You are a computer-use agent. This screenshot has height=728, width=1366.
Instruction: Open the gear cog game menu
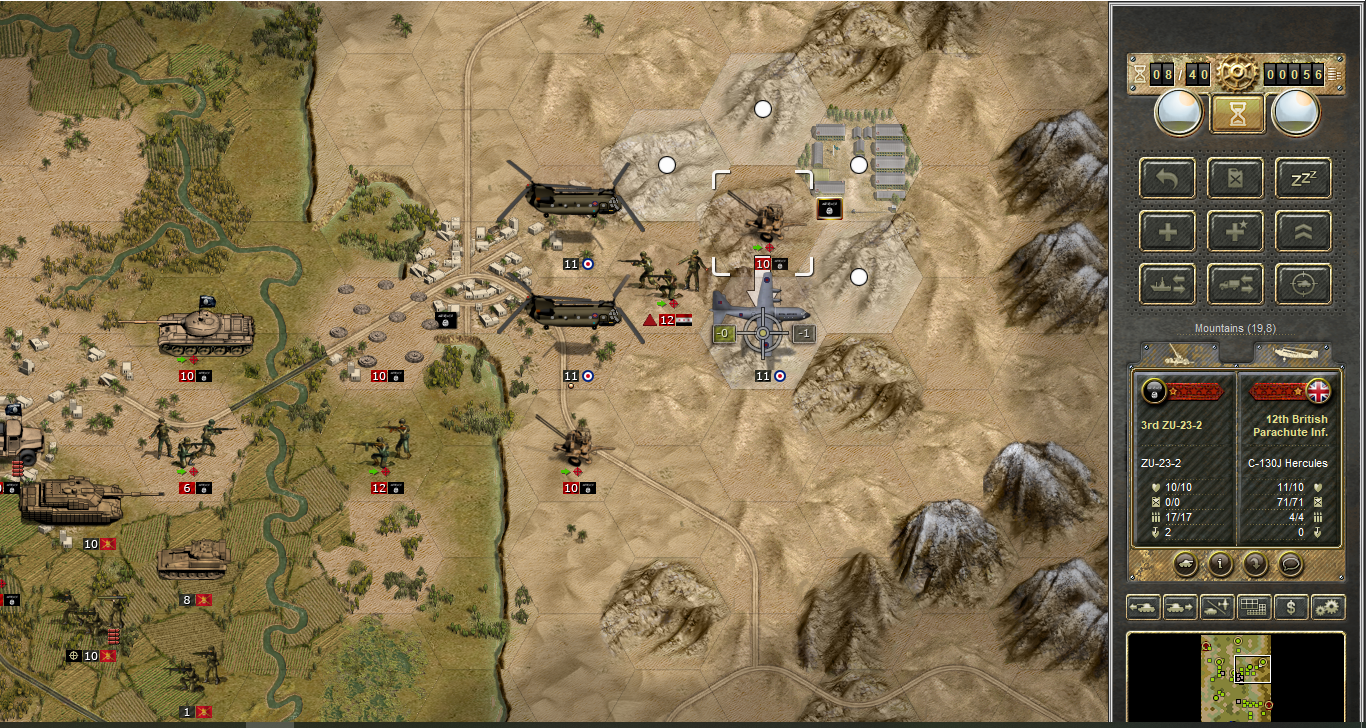(1237, 73)
